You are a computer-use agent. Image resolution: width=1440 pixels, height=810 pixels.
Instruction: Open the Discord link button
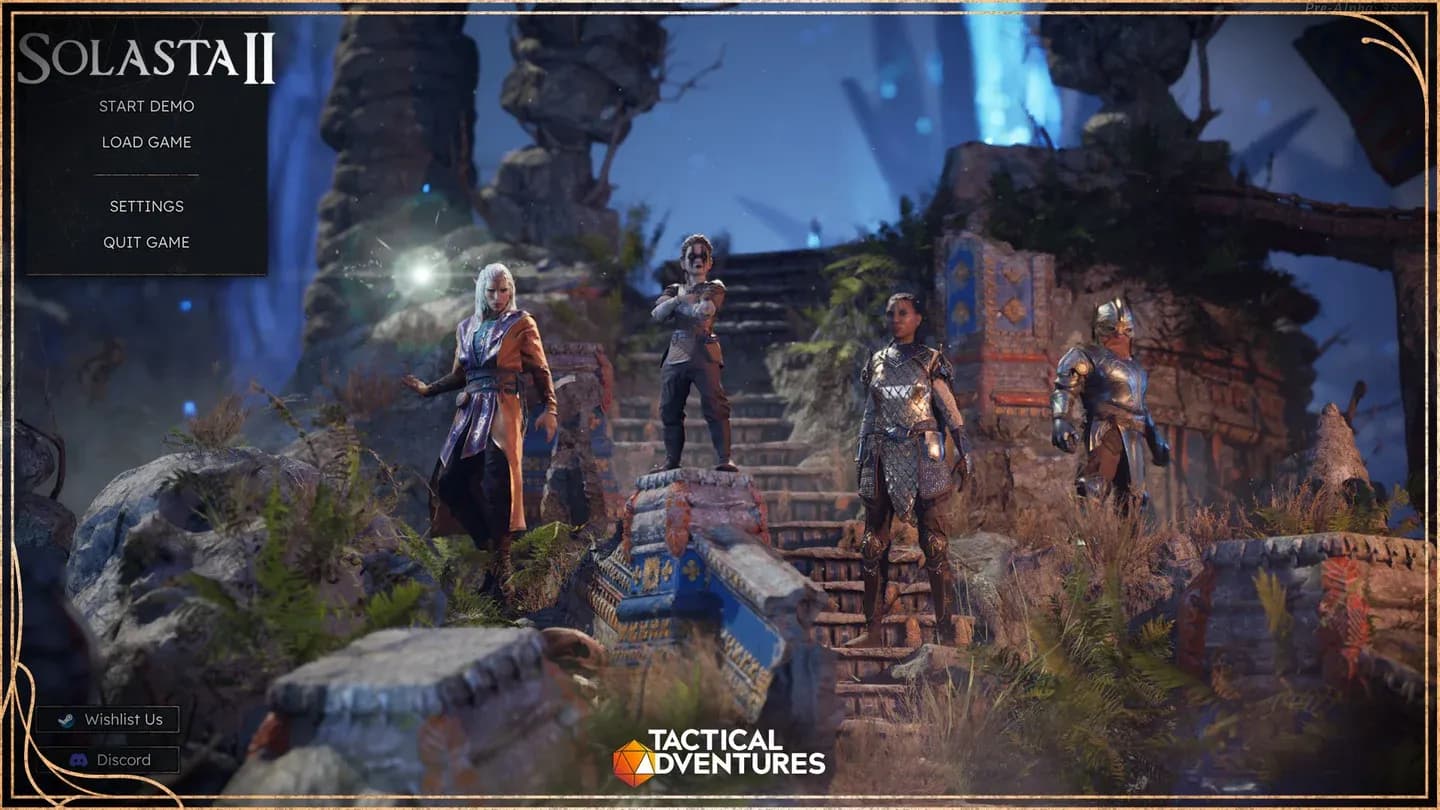108,760
